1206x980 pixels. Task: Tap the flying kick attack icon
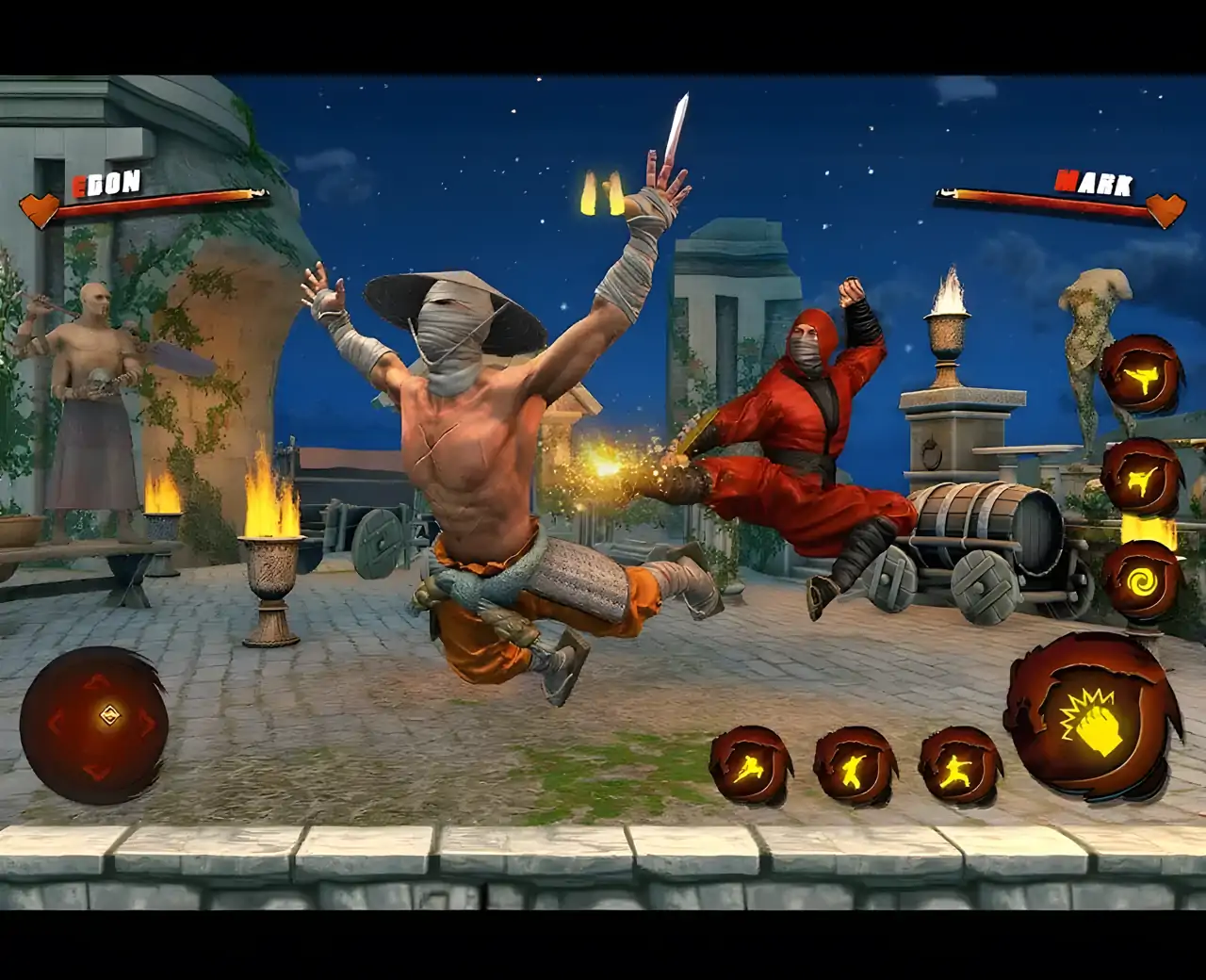[x=1142, y=375]
